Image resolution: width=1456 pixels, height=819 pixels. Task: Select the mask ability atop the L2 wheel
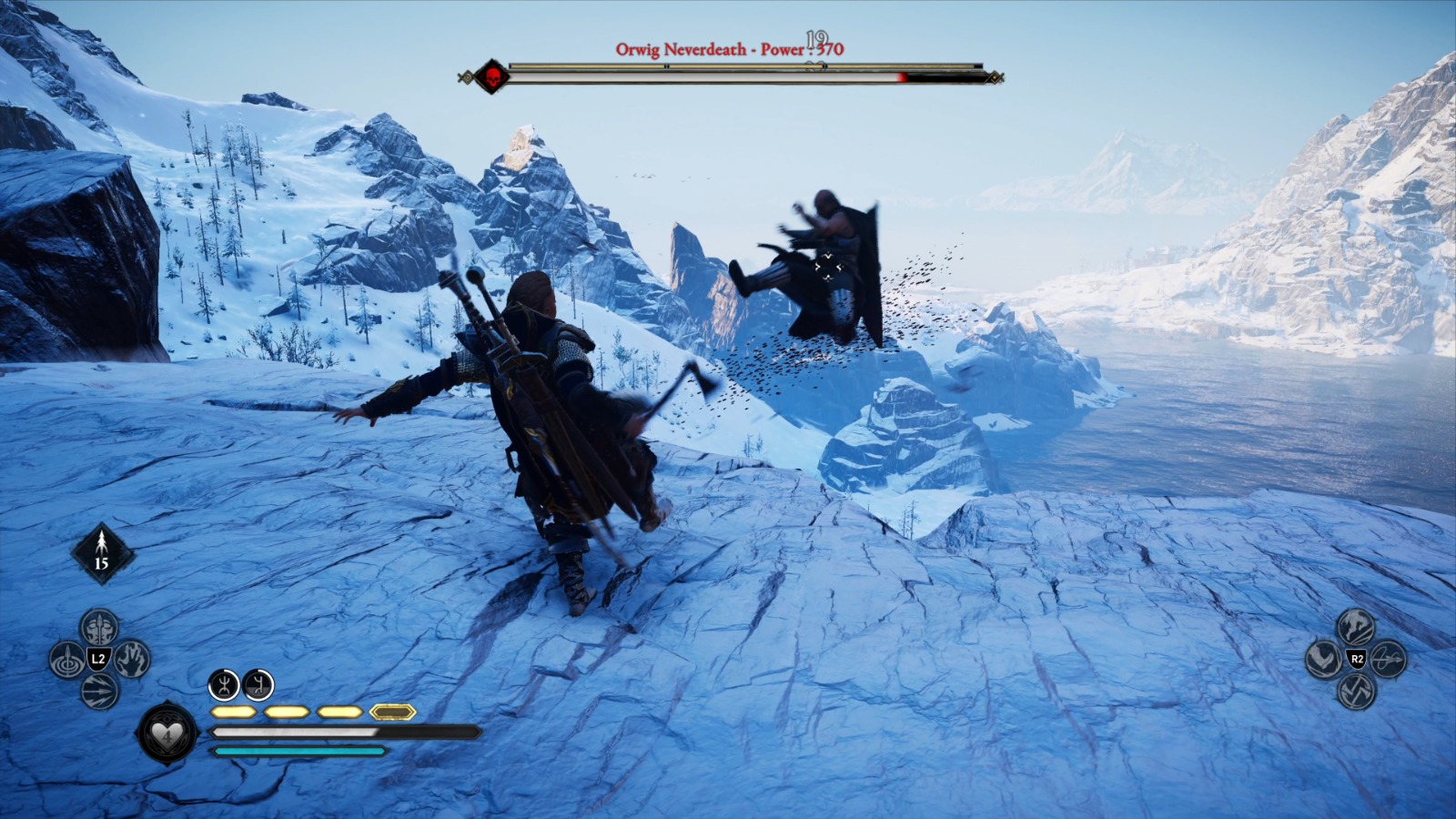pyautogui.click(x=98, y=626)
